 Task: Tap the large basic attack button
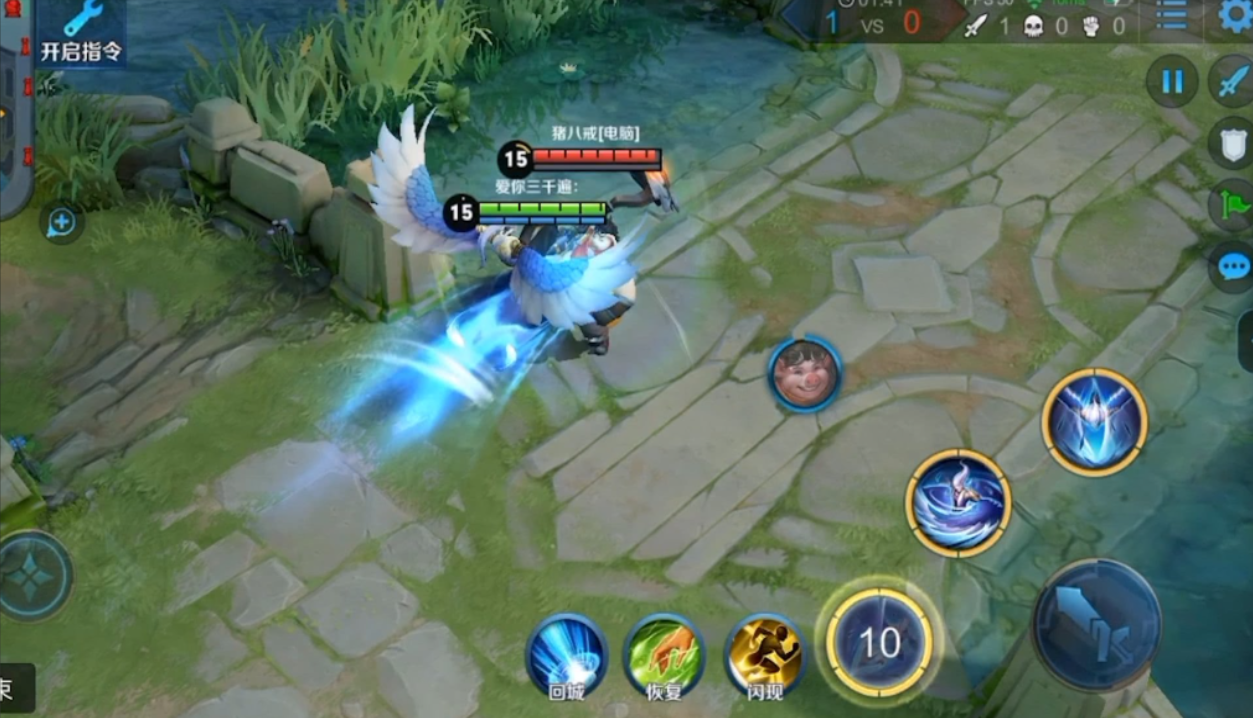point(1096,624)
